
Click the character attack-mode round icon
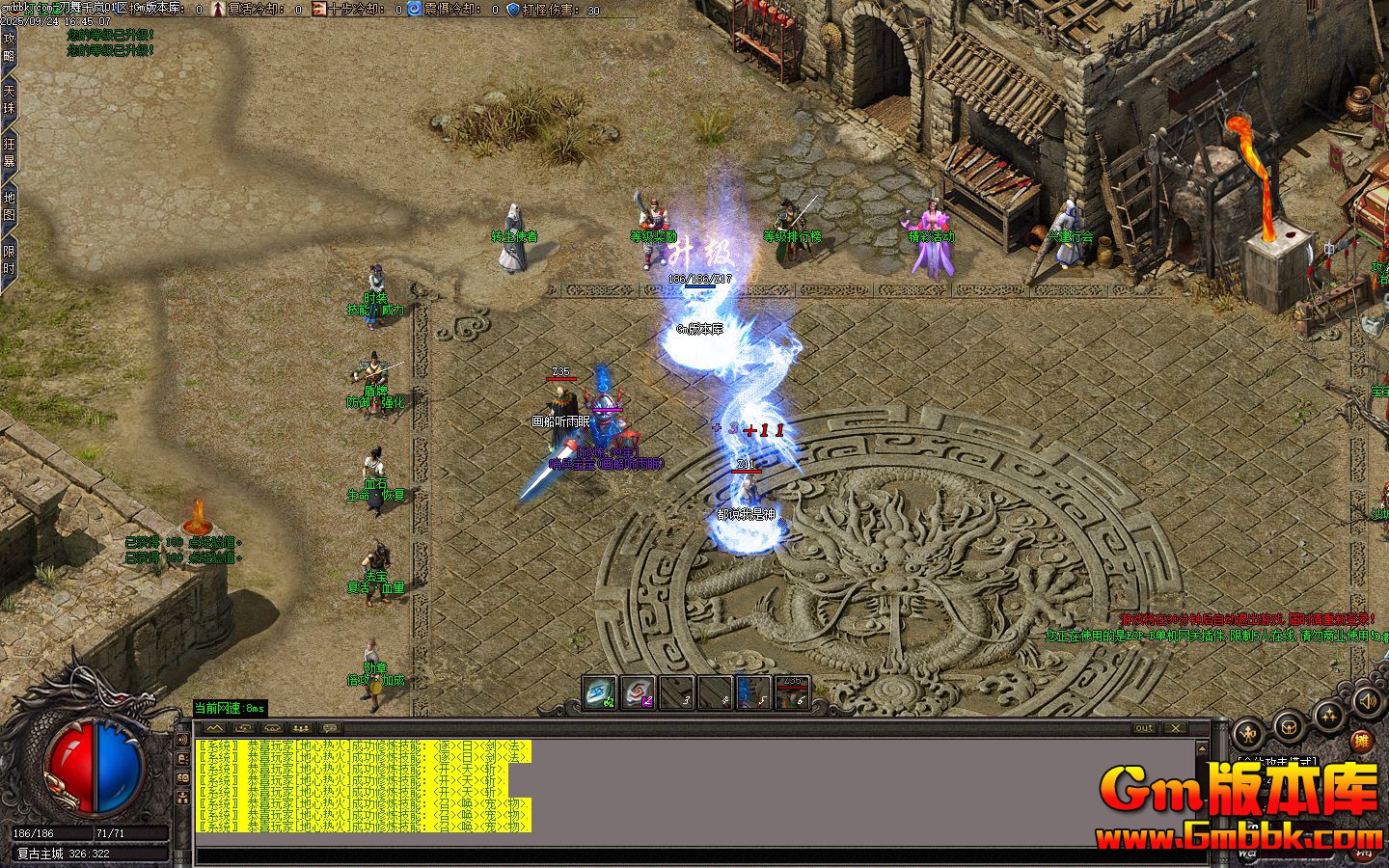pos(1248,733)
